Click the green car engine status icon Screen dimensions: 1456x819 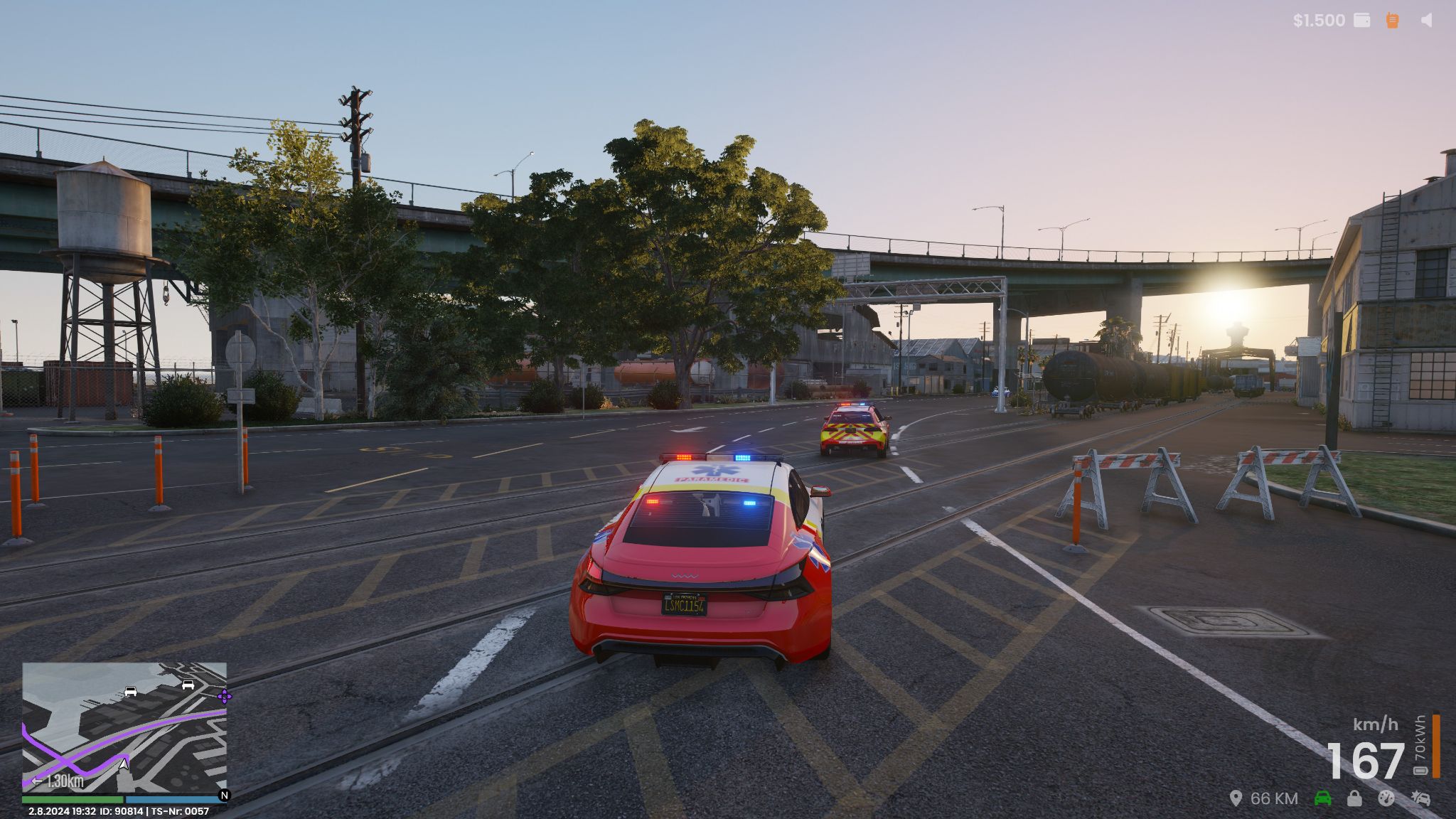click(1322, 798)
